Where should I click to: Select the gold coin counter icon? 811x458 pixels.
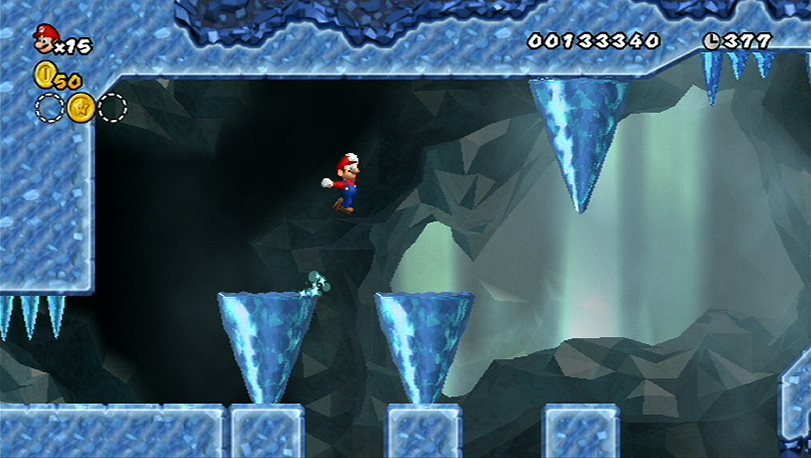[x=44, y=74]
